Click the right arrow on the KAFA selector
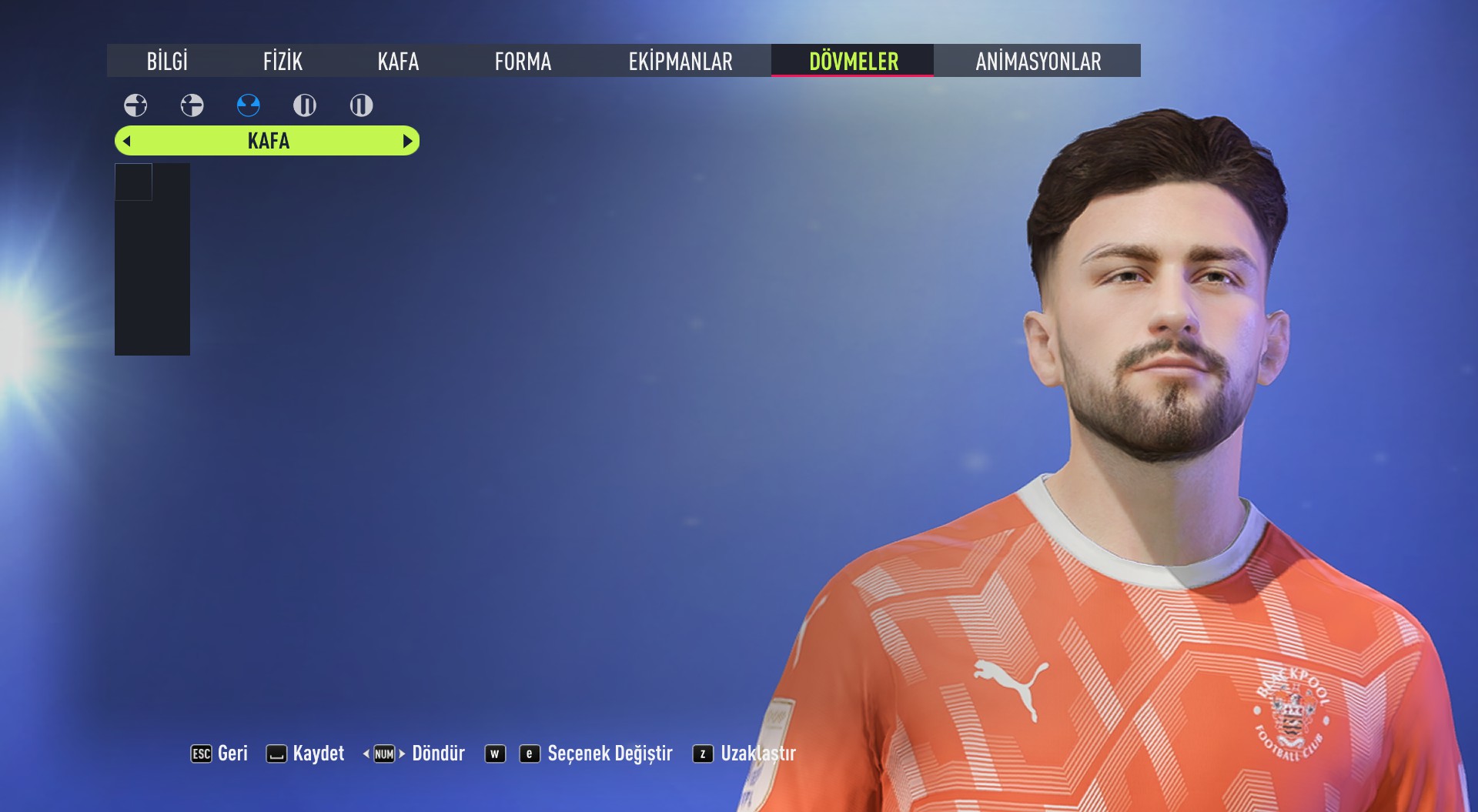The image size is (1478, 812). click(407, 141)
